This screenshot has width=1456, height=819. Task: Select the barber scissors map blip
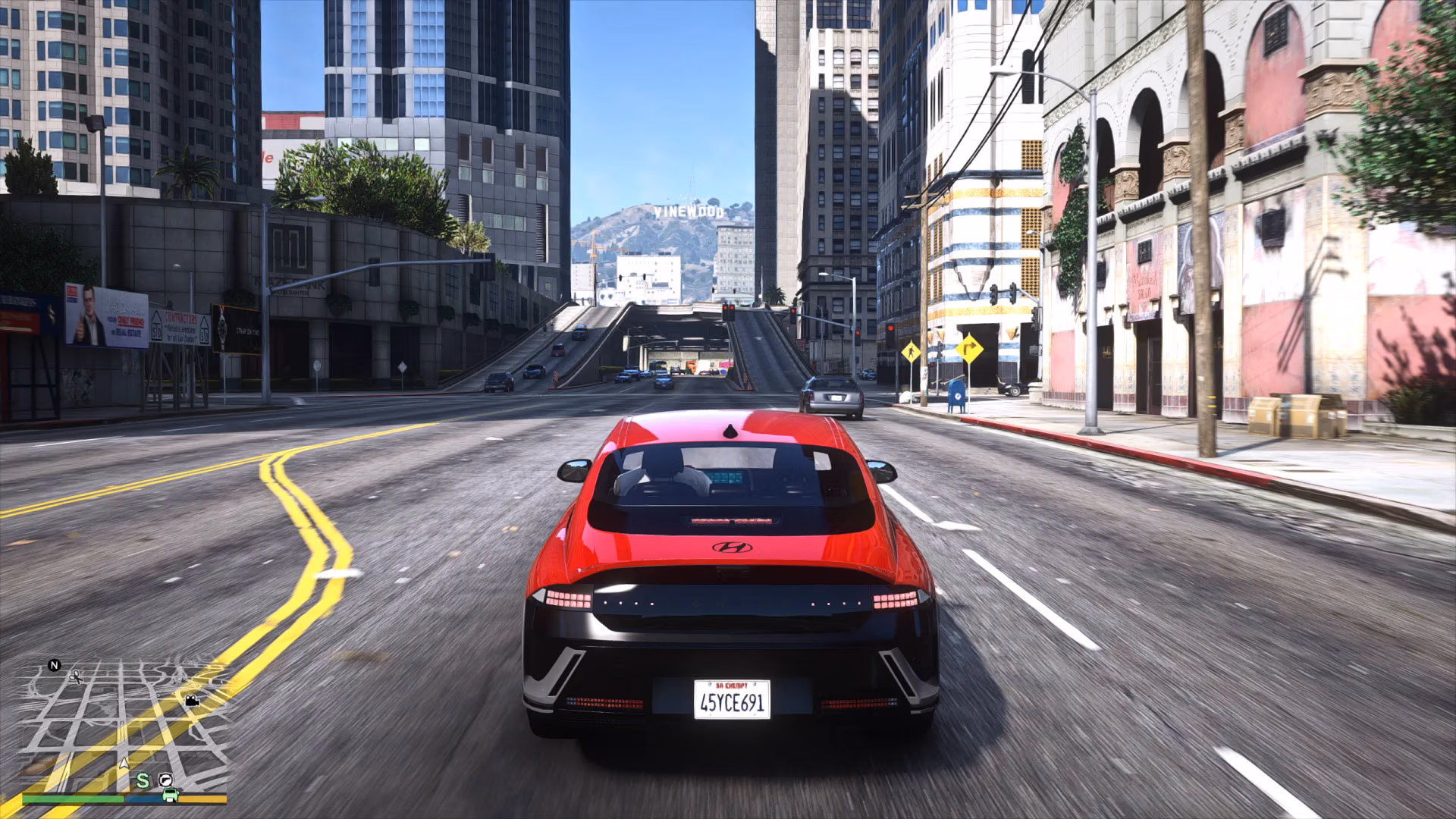pyautogui.click(x=76, y=676)
